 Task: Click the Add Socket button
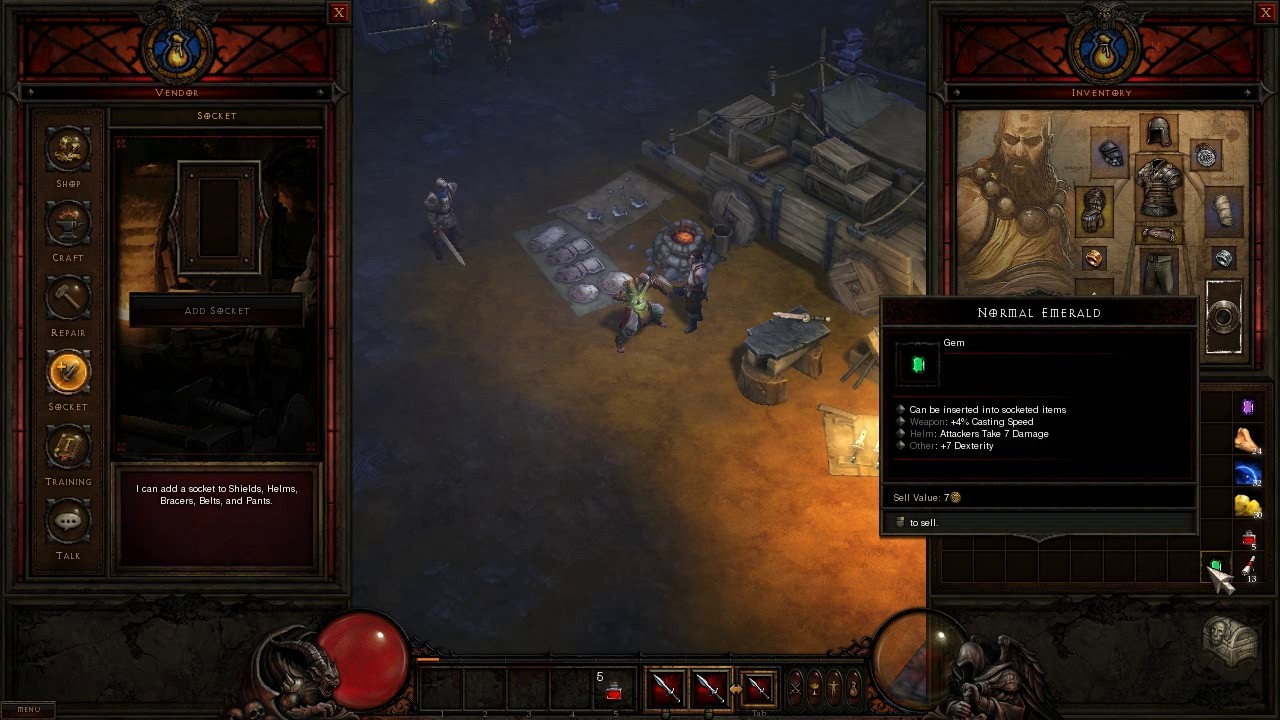click(x=217, y=311)
